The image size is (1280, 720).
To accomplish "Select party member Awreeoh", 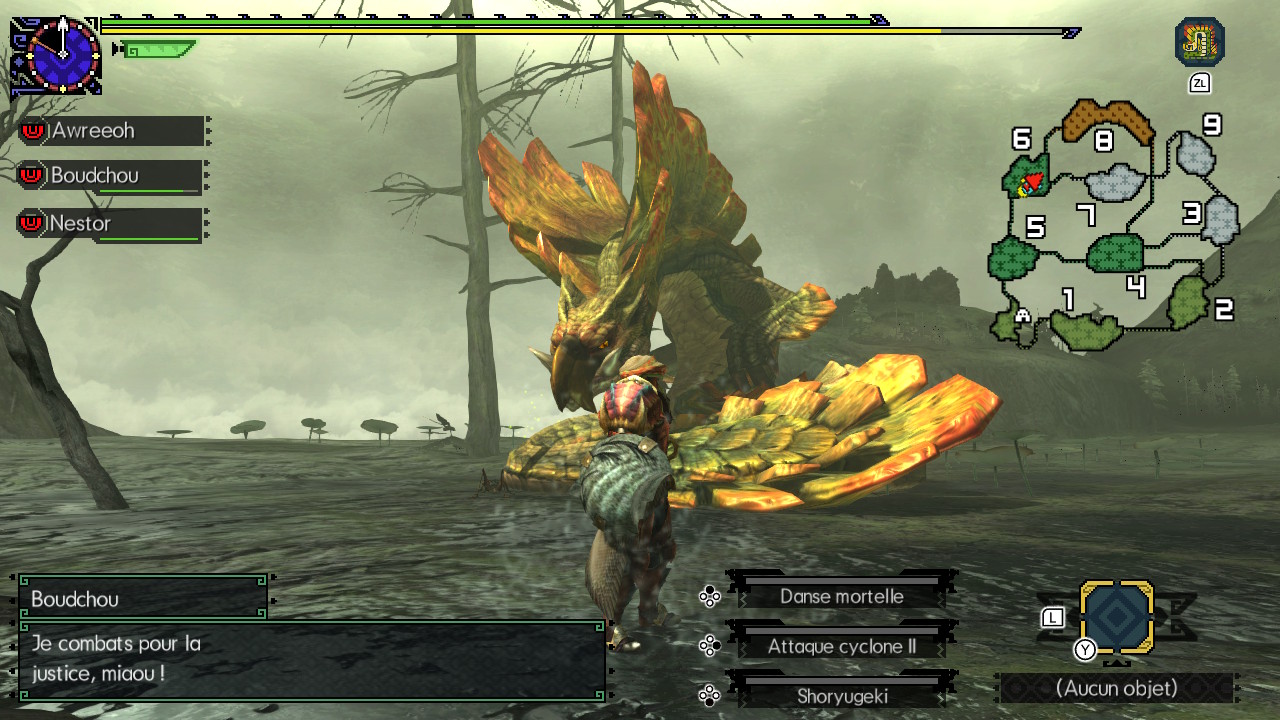I will pos(112,131).
